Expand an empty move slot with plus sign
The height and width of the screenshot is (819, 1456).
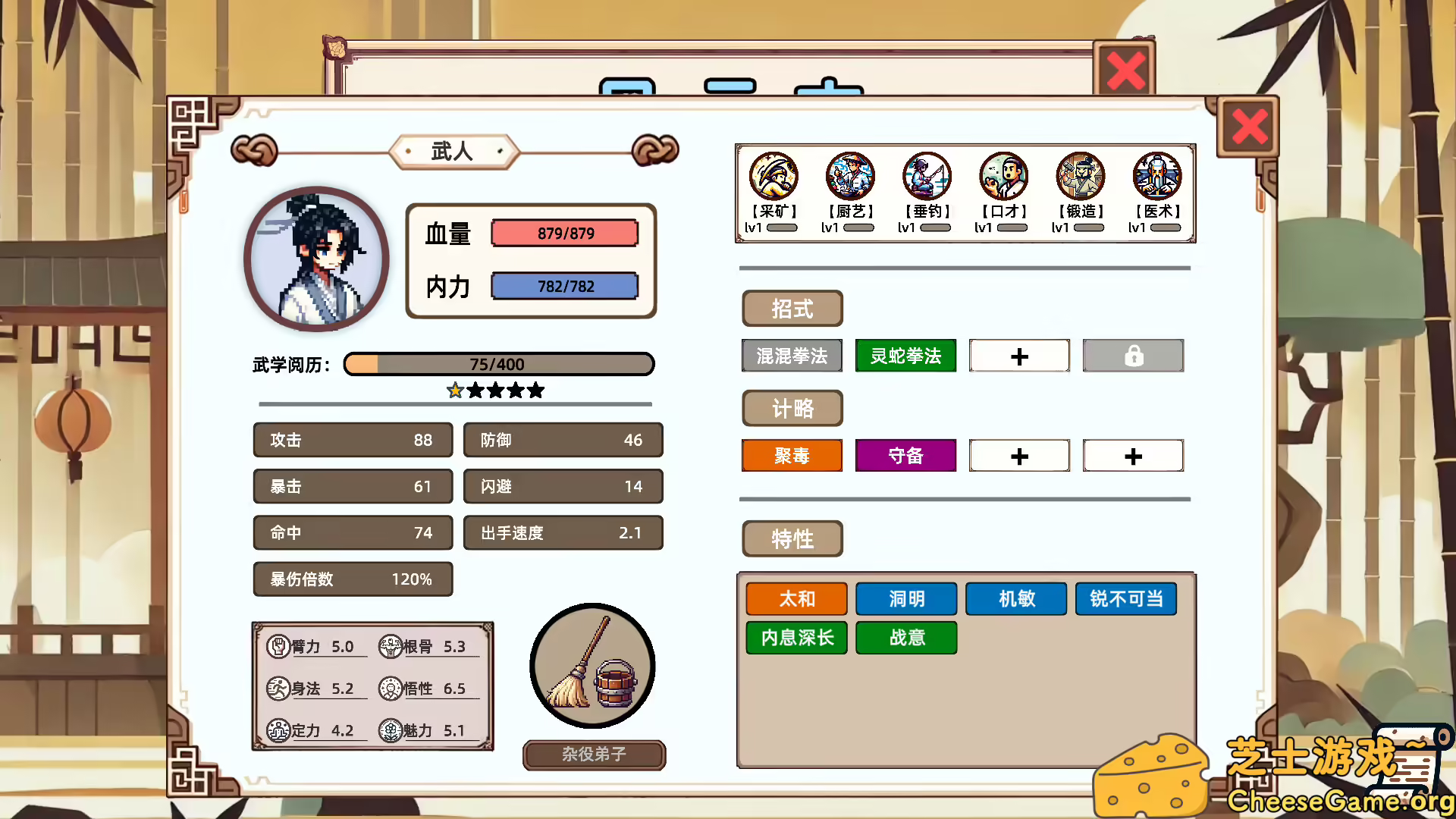(x=1019, y=355)
